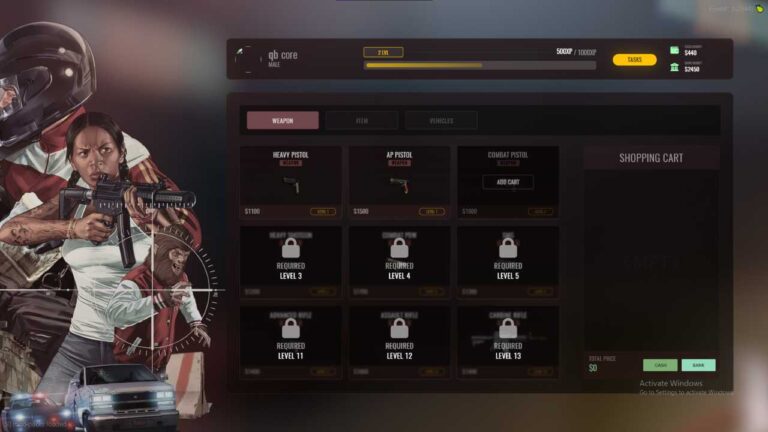
Task: Choose the locked Assault Rifle tile
Action: coord(399,342)
